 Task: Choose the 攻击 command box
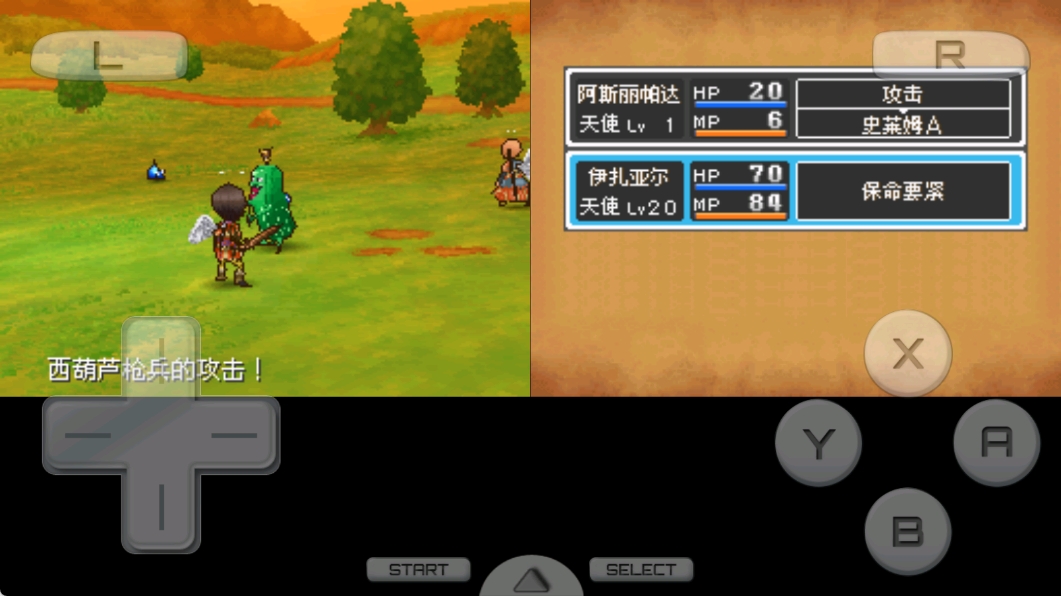pos(902,94)
